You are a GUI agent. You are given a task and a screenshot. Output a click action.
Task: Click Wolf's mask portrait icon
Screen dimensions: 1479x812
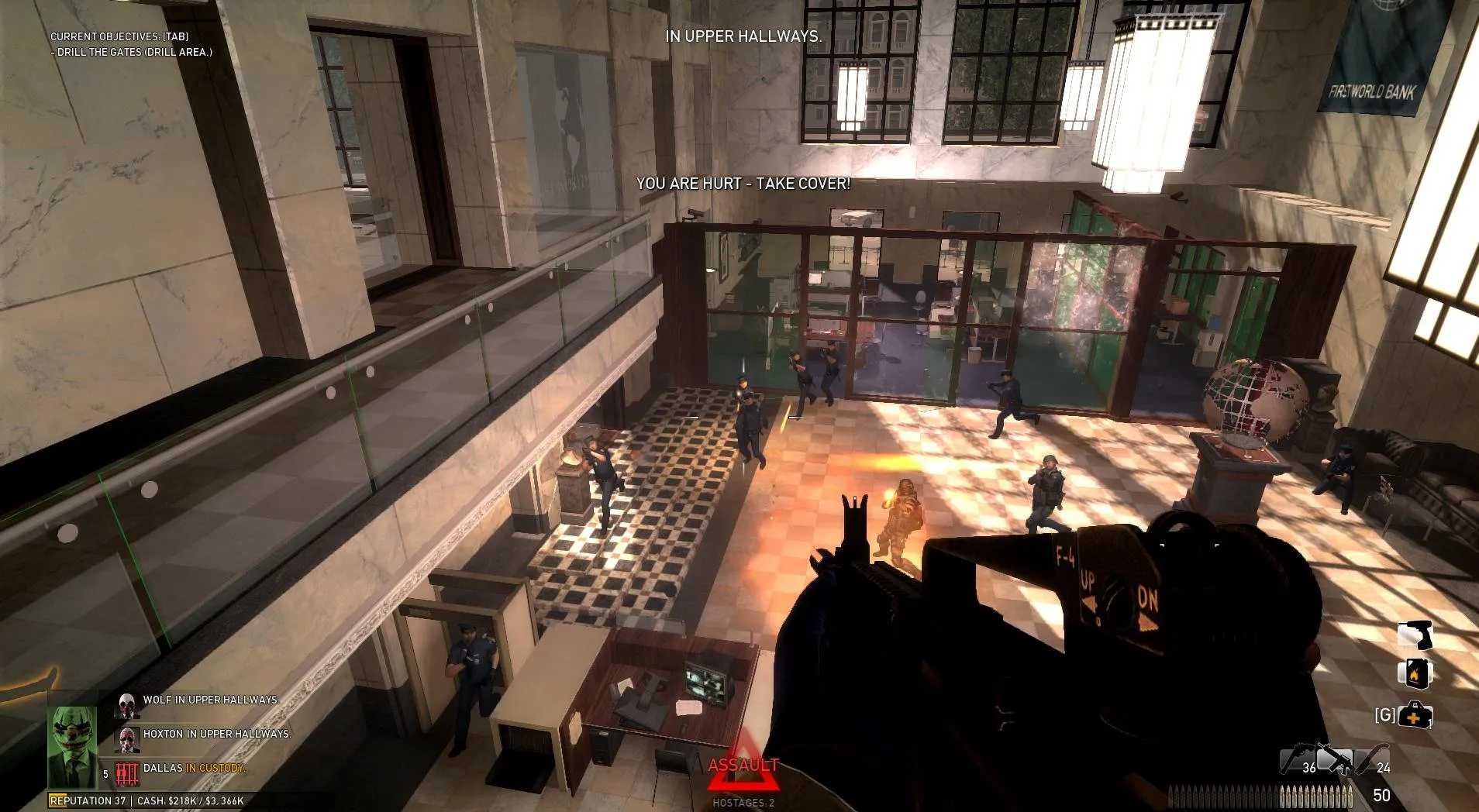pyautogui.click(x=127, y=706)
